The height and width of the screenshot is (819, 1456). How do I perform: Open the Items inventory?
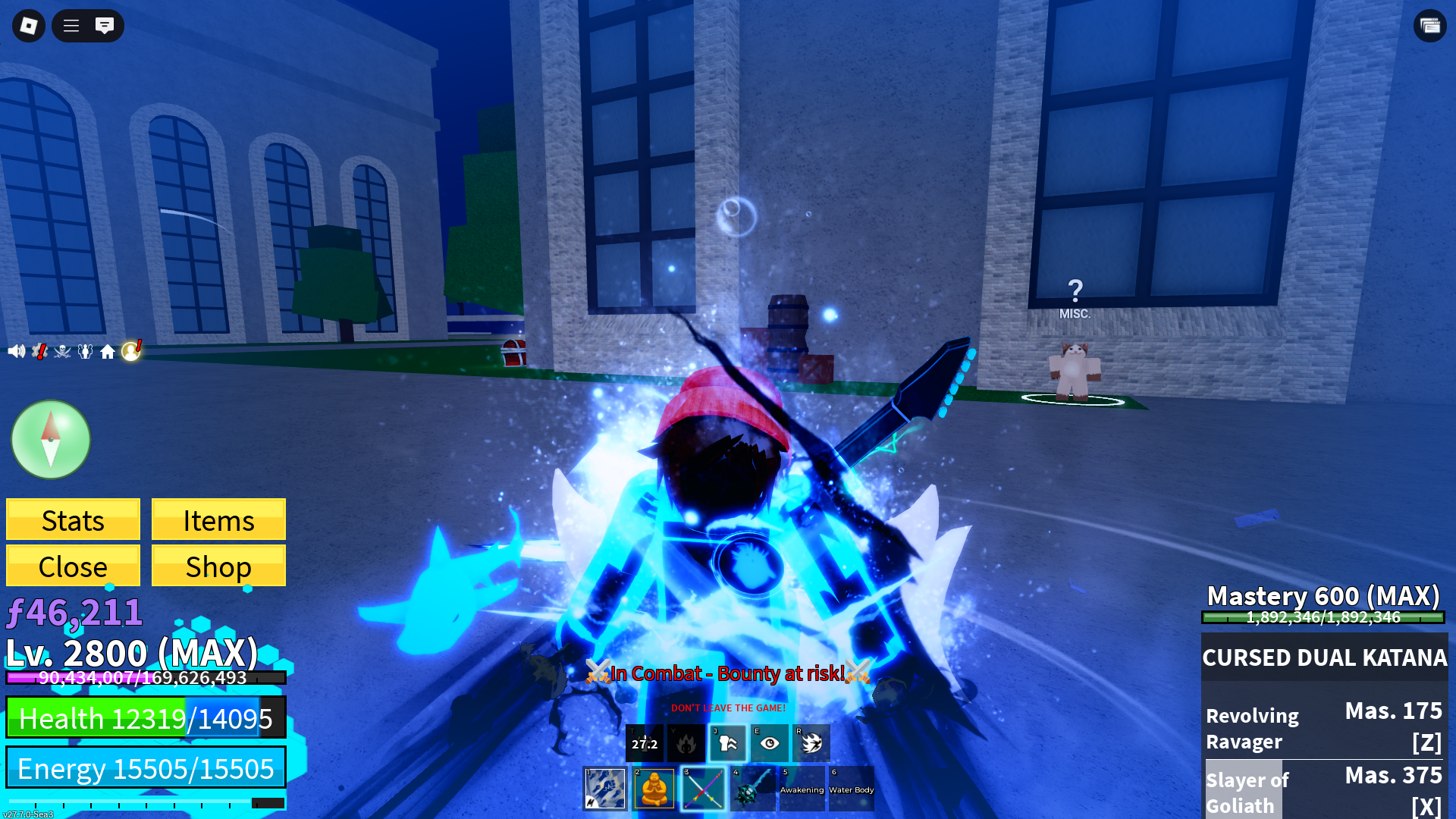tap(218, 520)
